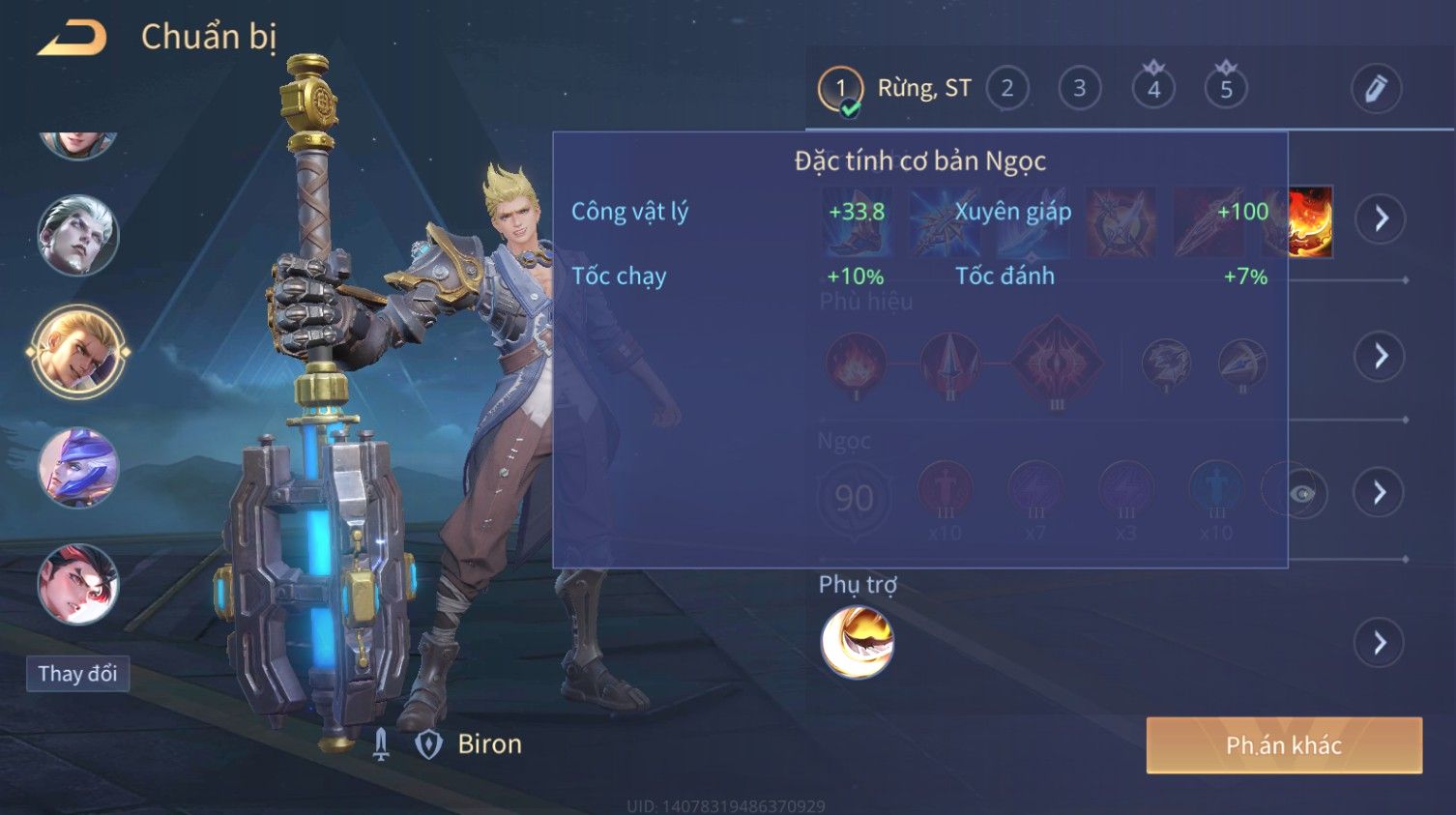Toggle the eye icon in Ngọc row
The height and width of the screenshot is (815, 1456).
[x=1301, y=493]
